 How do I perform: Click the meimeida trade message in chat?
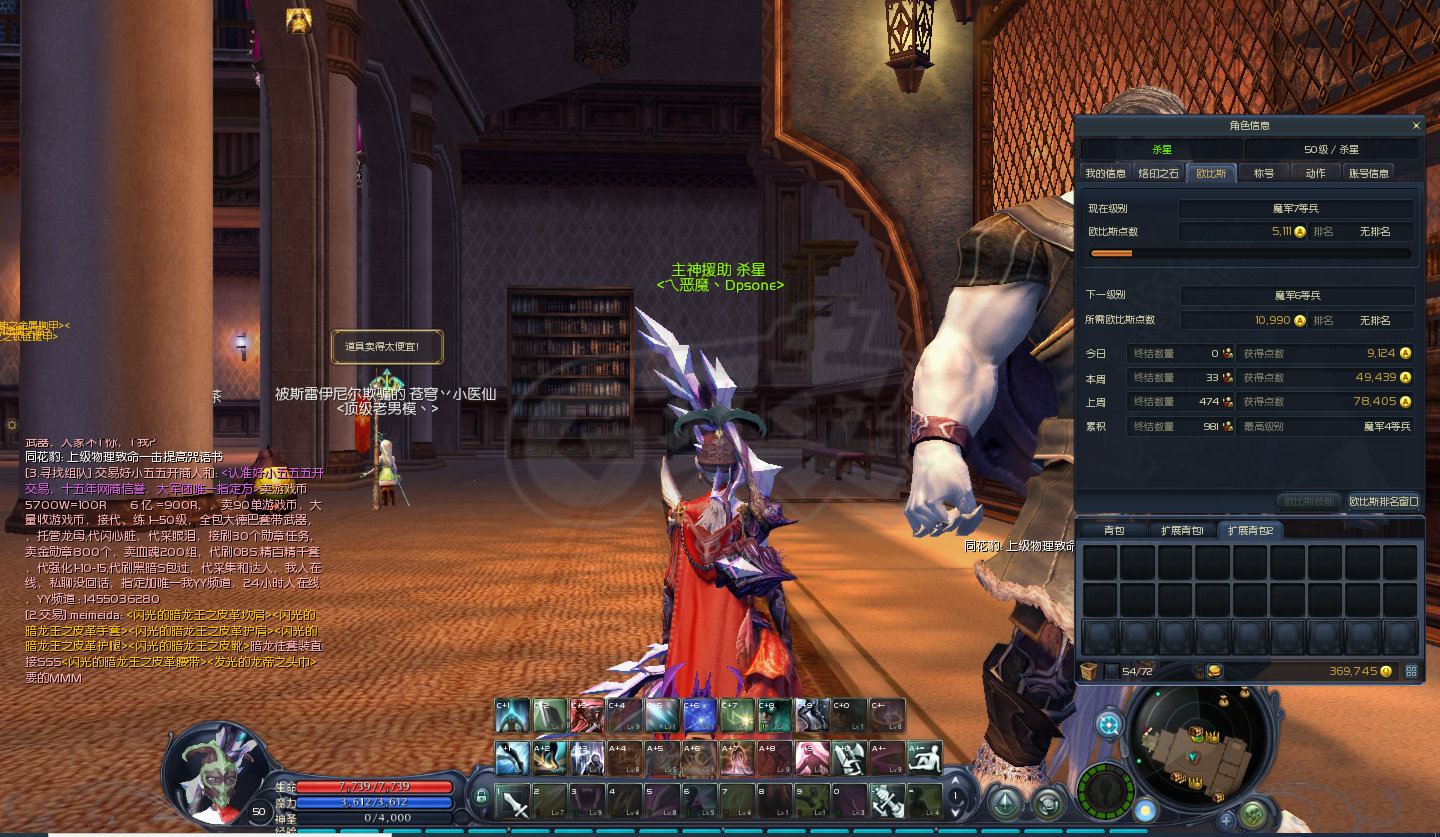tap(170, 646)
